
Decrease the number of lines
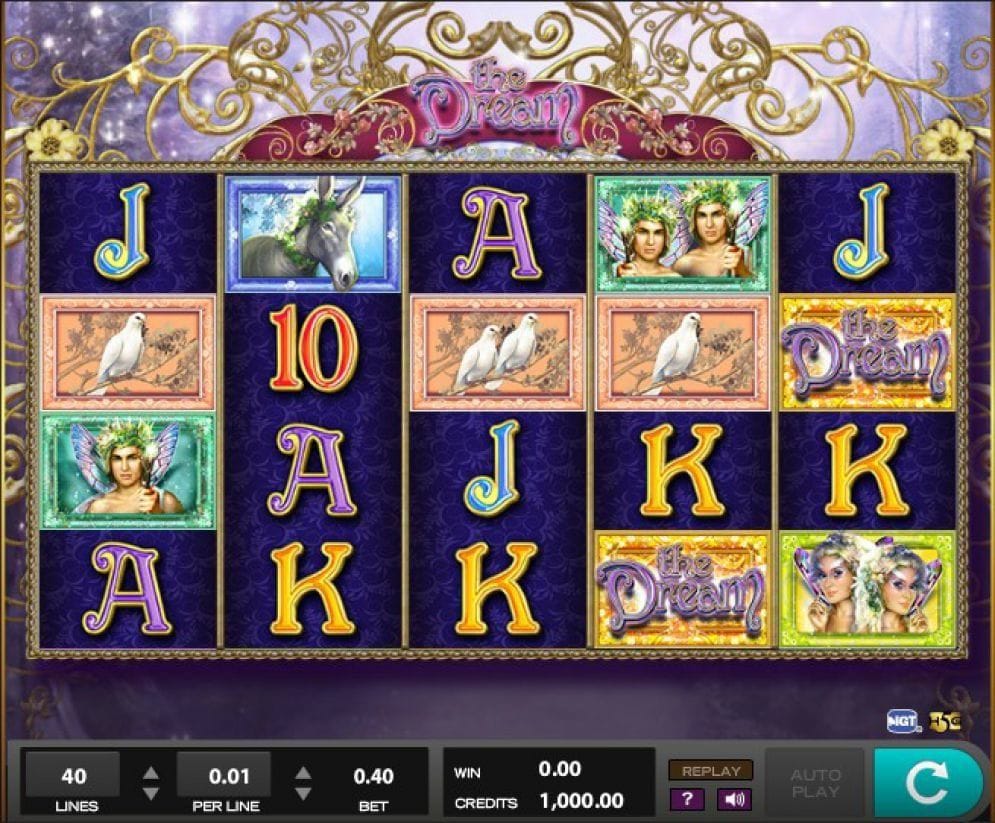tap(150, 793)
